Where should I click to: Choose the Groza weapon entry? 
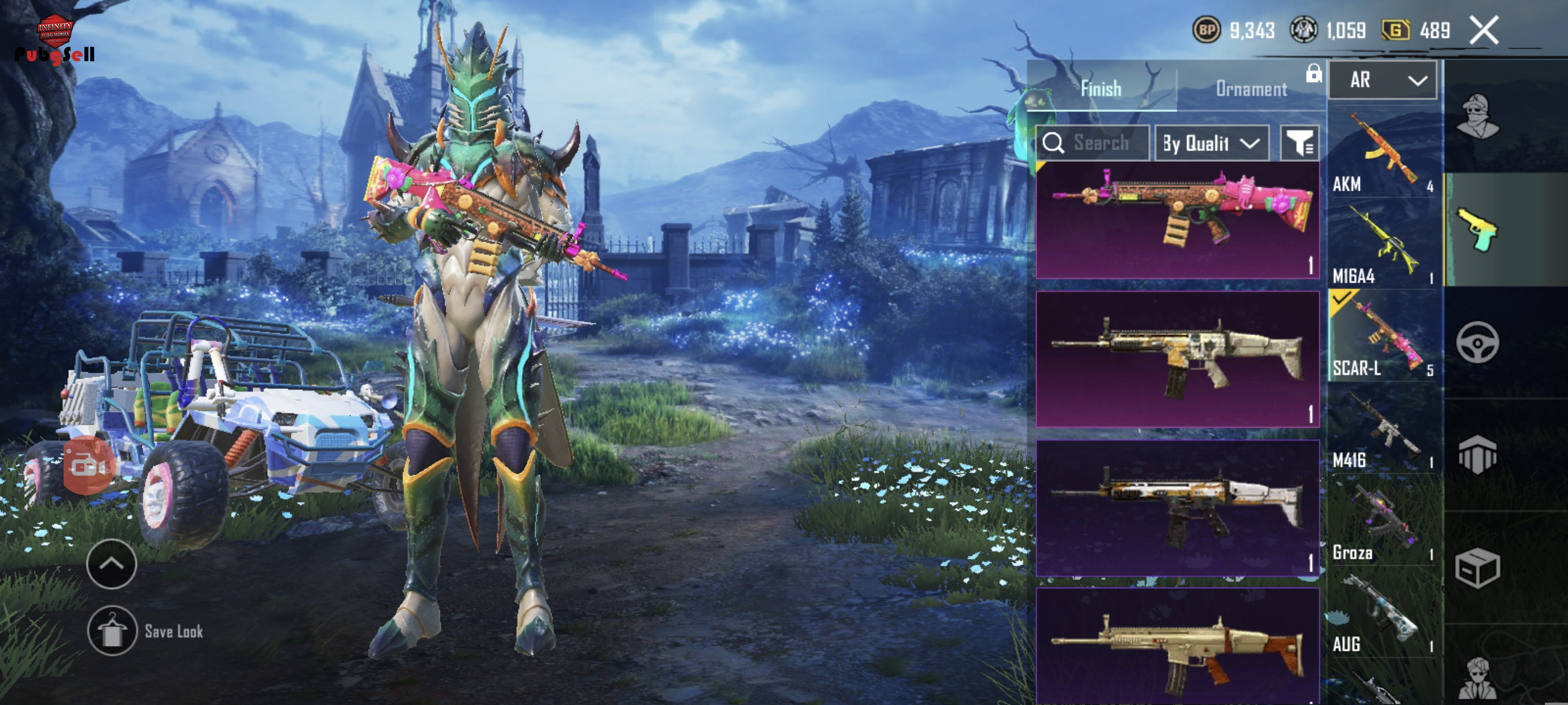click(x=1383, y=521)
